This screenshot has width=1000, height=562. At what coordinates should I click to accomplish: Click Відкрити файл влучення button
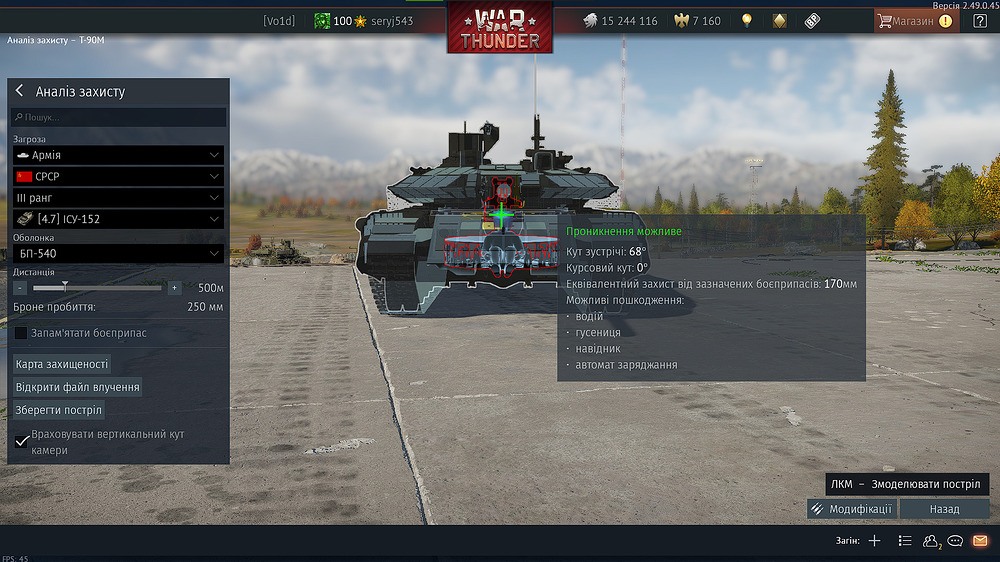[77, 387]
